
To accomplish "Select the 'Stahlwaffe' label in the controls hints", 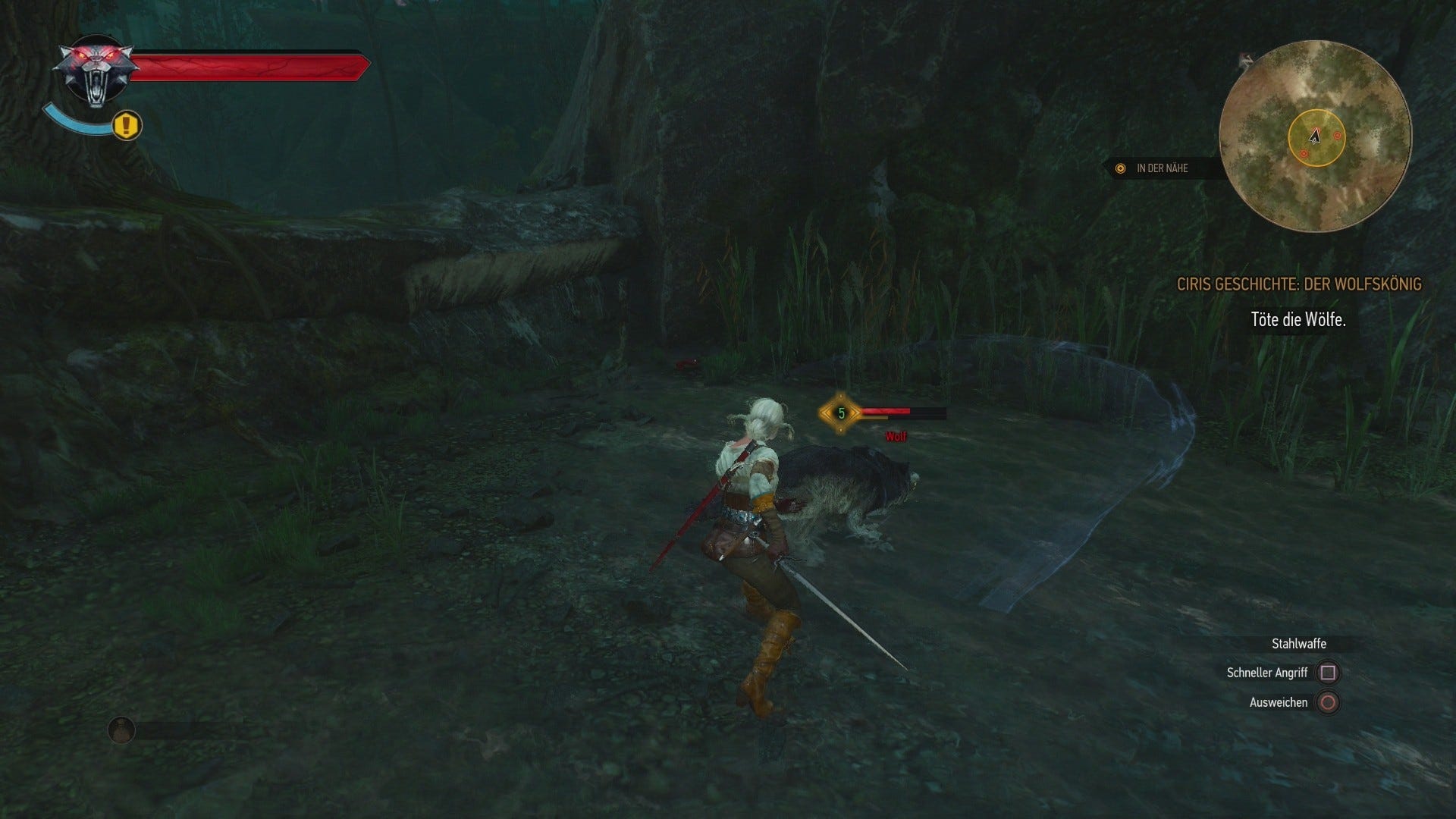I will [x=1299, y=643].
